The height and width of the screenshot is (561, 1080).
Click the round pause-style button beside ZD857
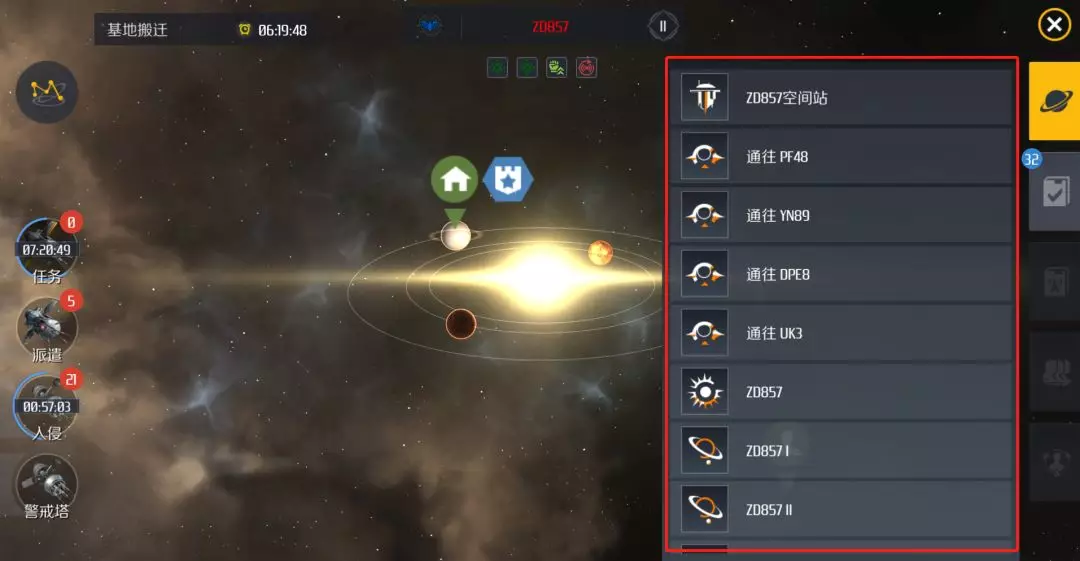click(x=662, y=27)
